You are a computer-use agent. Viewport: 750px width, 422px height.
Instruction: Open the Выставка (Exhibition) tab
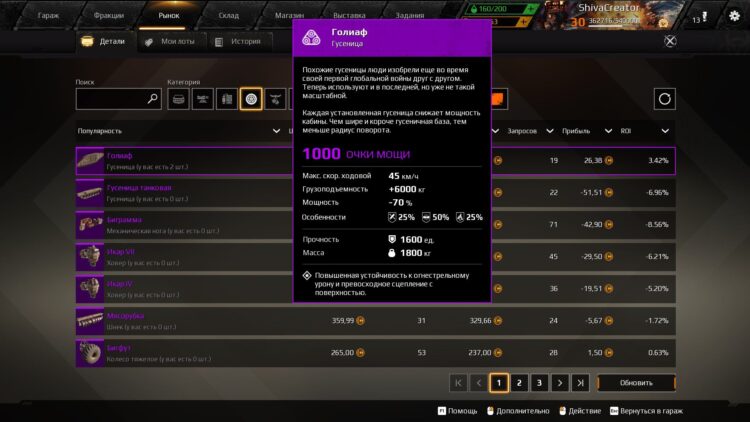(349, 16)
